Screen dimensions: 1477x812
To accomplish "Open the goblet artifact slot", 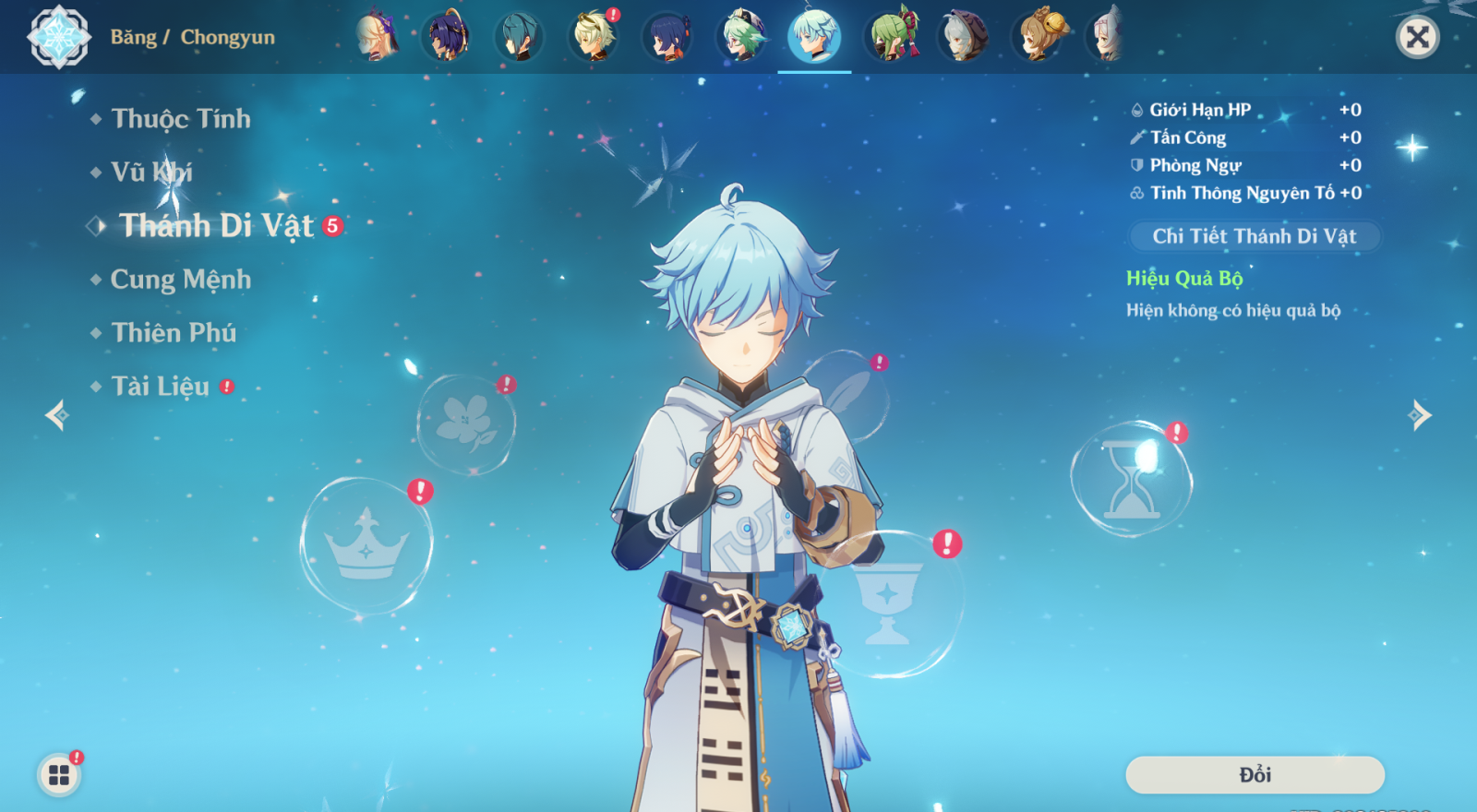I will click(x=887, y=604).
